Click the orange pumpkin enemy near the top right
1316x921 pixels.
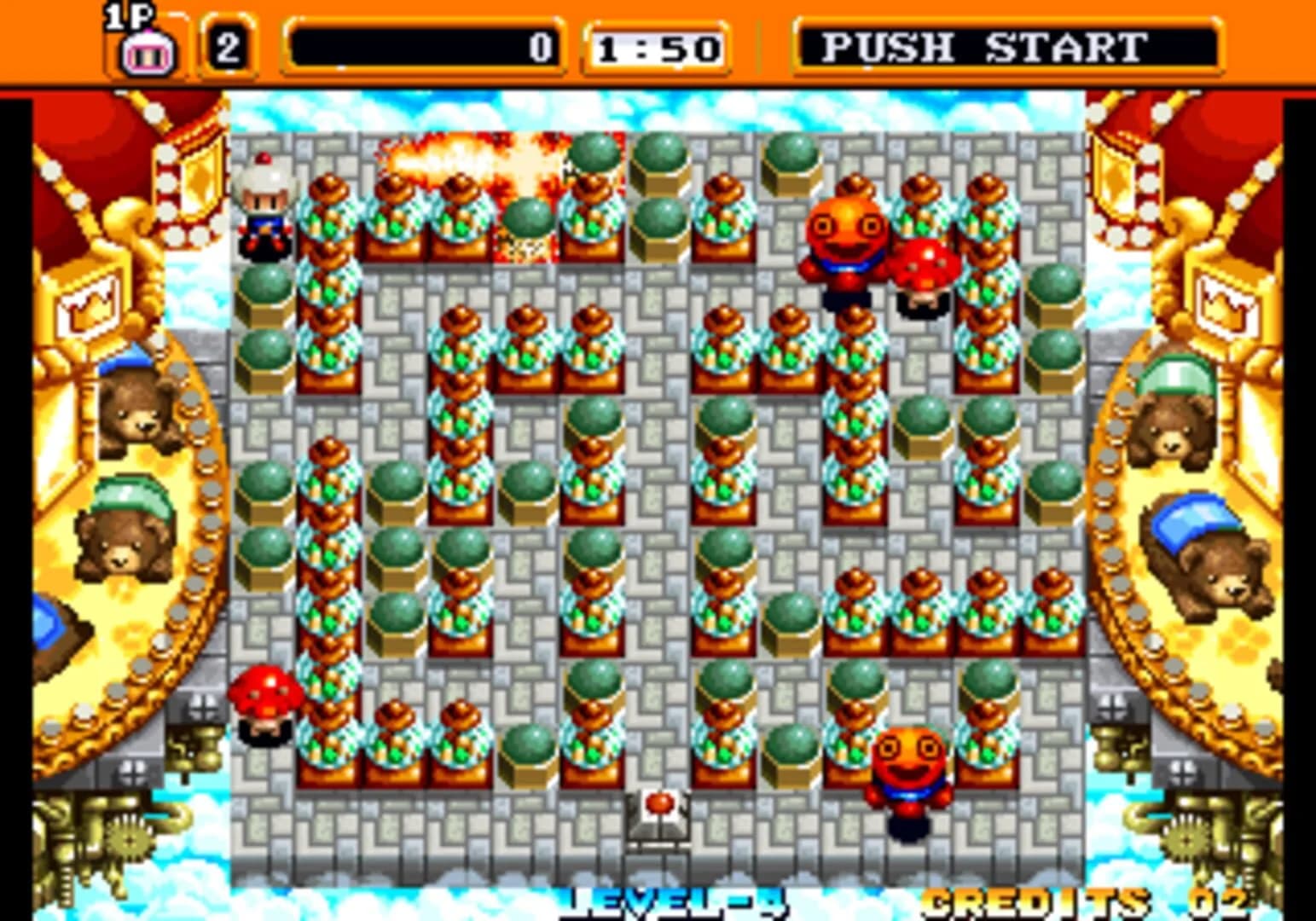pyautogui.click(x=846, y=239)
